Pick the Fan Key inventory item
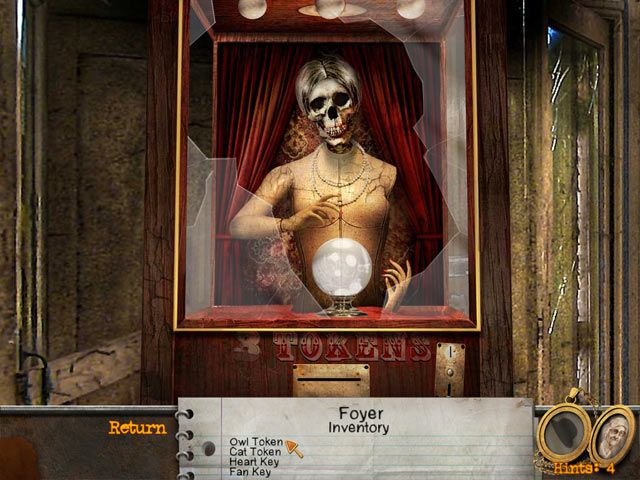Screen dimensions: 640x480 coord(250,471)
